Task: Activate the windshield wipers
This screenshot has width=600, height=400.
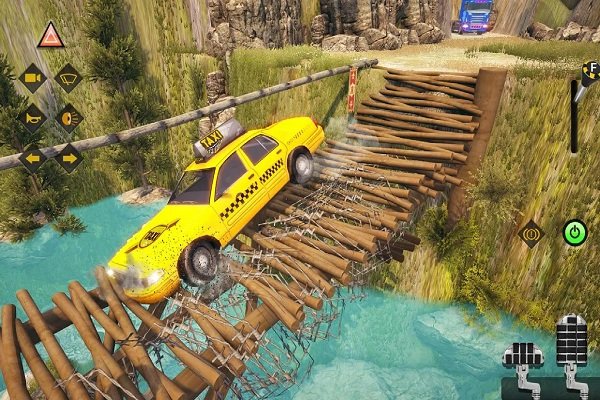Action: 68,77
